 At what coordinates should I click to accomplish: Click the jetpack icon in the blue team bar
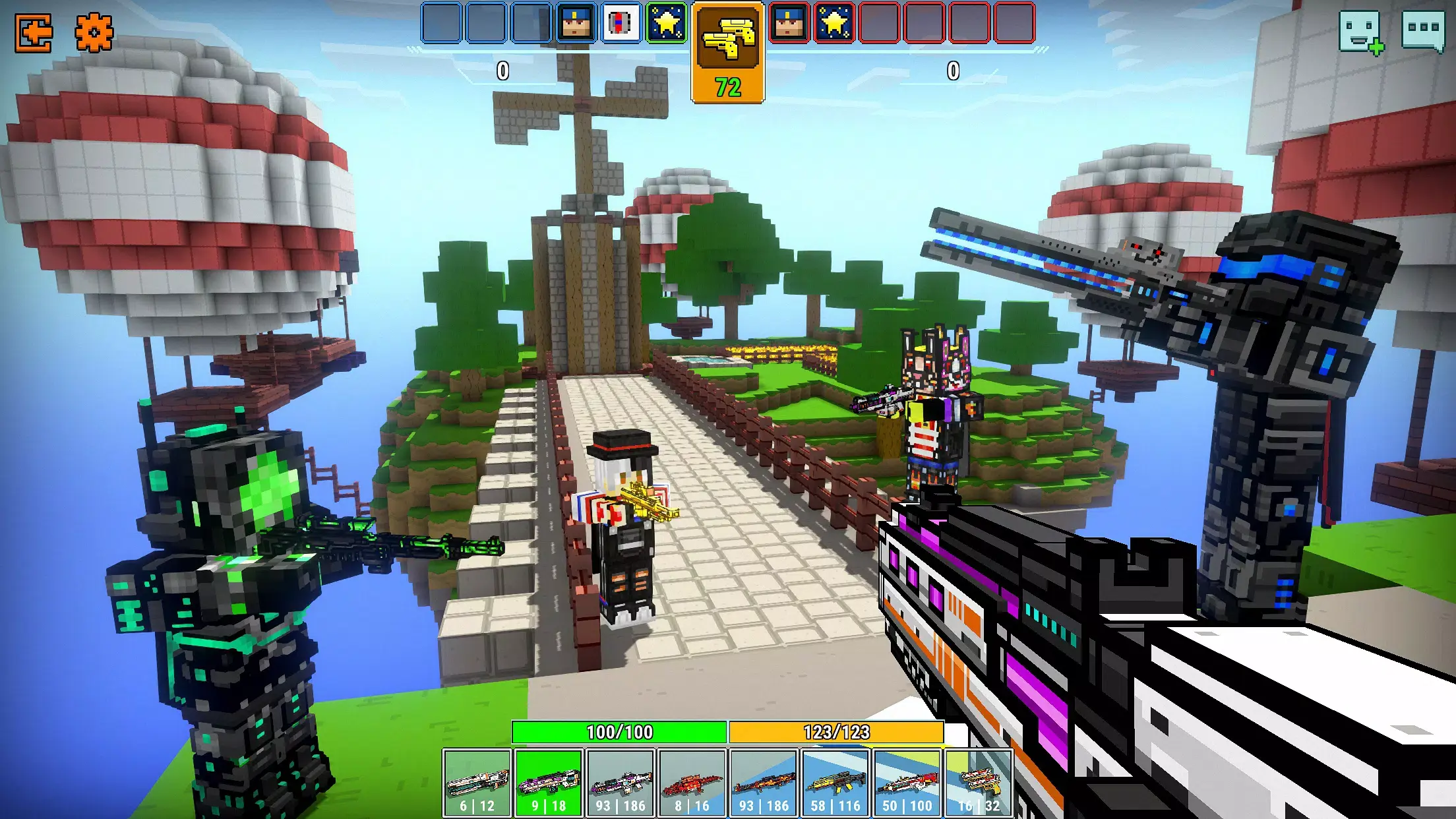click(x=621, y=22)
